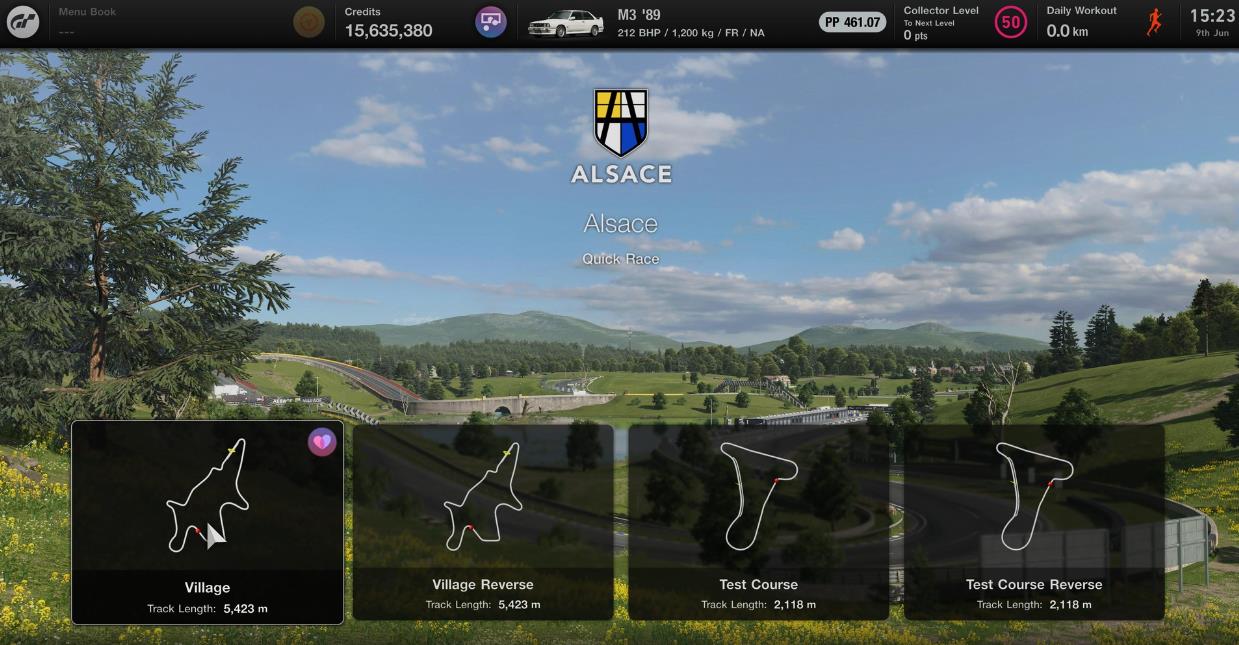Toggle the heart favorite icon on Village
This screenshot has width=1239, height=645.
[322, 442]
